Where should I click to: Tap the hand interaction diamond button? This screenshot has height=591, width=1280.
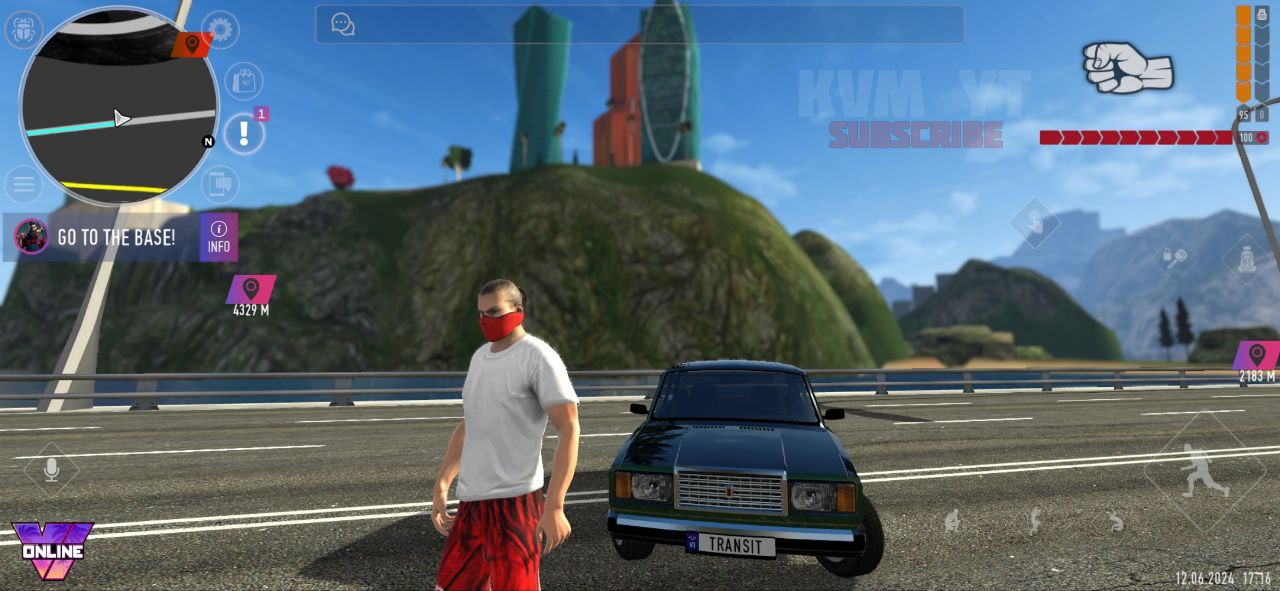pyautogui.click(x=1035, y=222)
